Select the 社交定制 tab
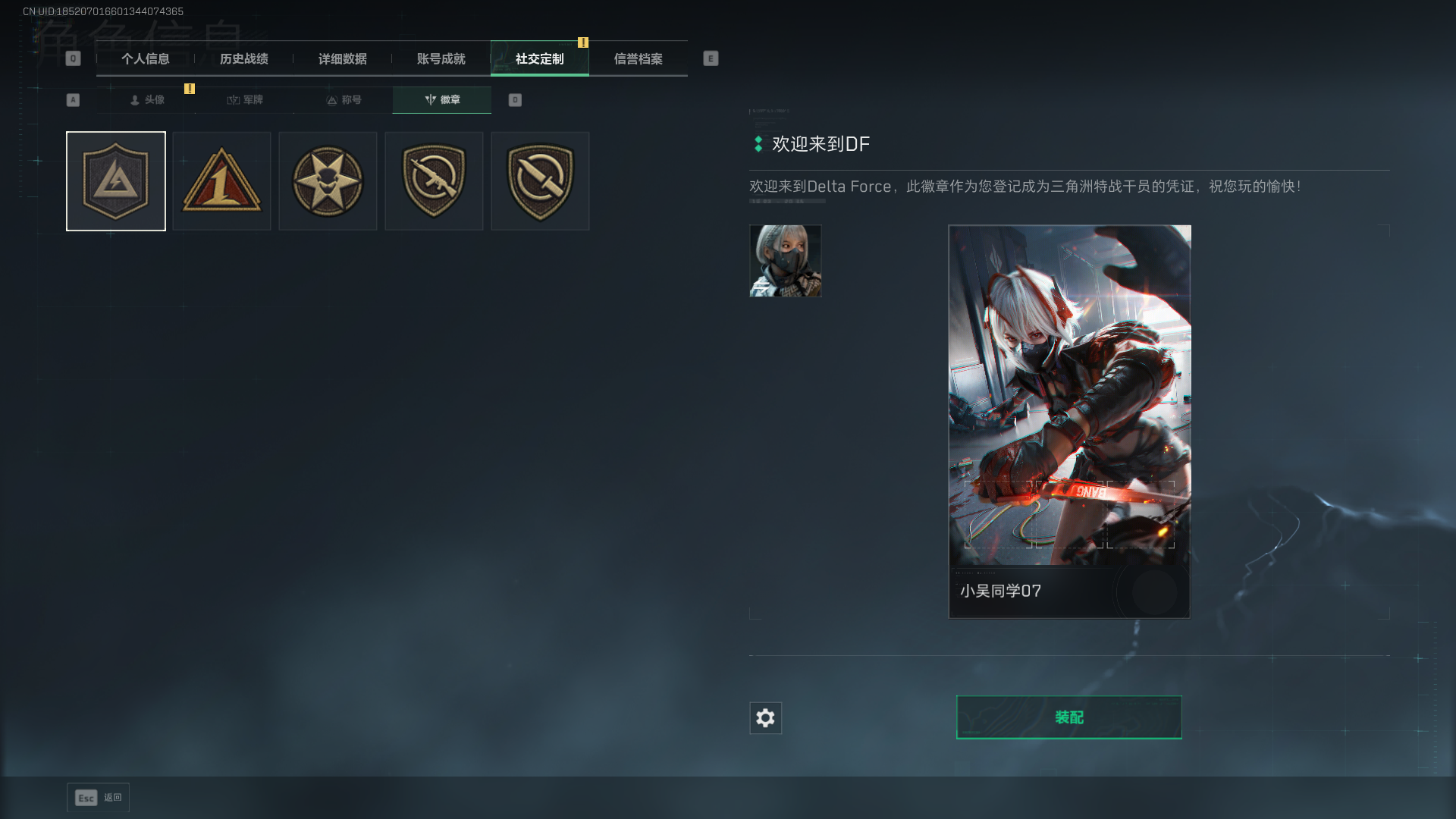1456x819 pixels. [540, 59]
